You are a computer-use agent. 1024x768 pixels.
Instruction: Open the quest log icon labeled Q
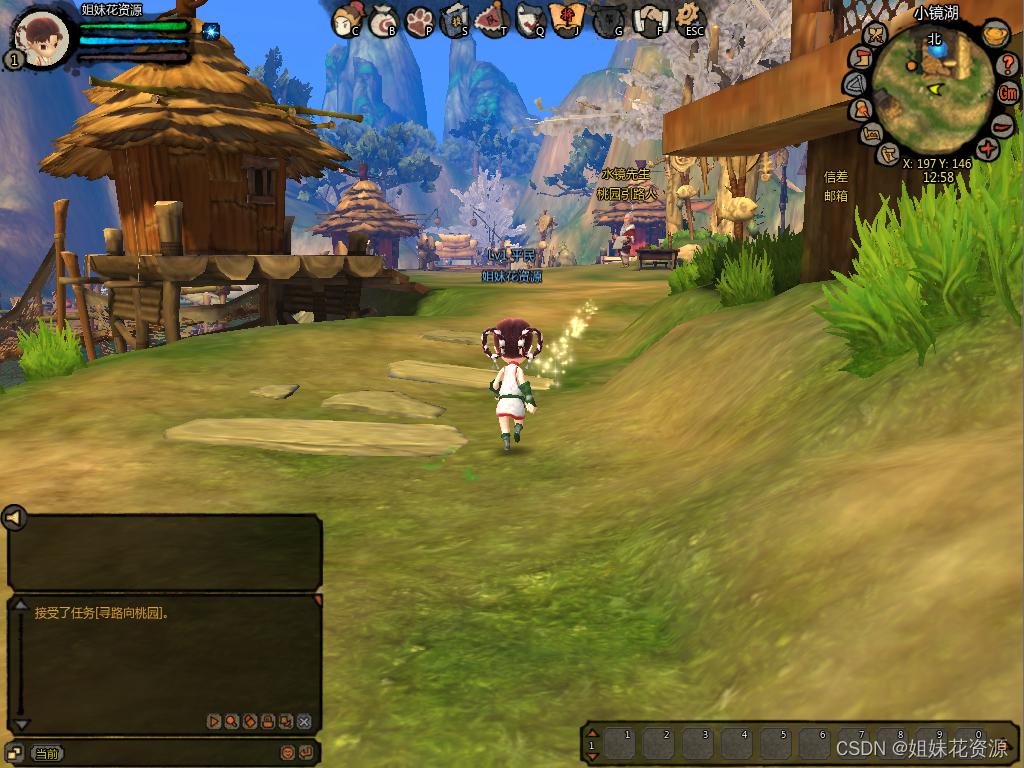click(x=530, y=19)
